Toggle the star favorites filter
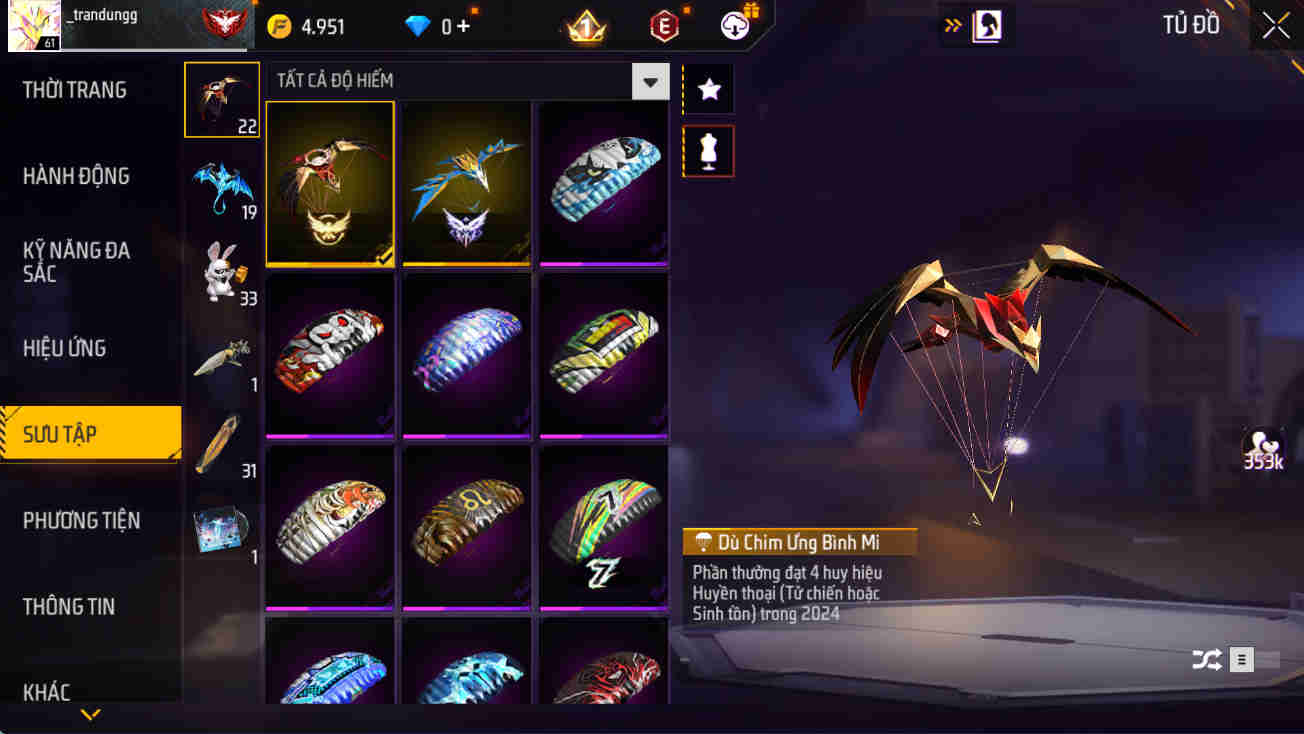This screenshot has height=734, width=1304. (708, 88)
